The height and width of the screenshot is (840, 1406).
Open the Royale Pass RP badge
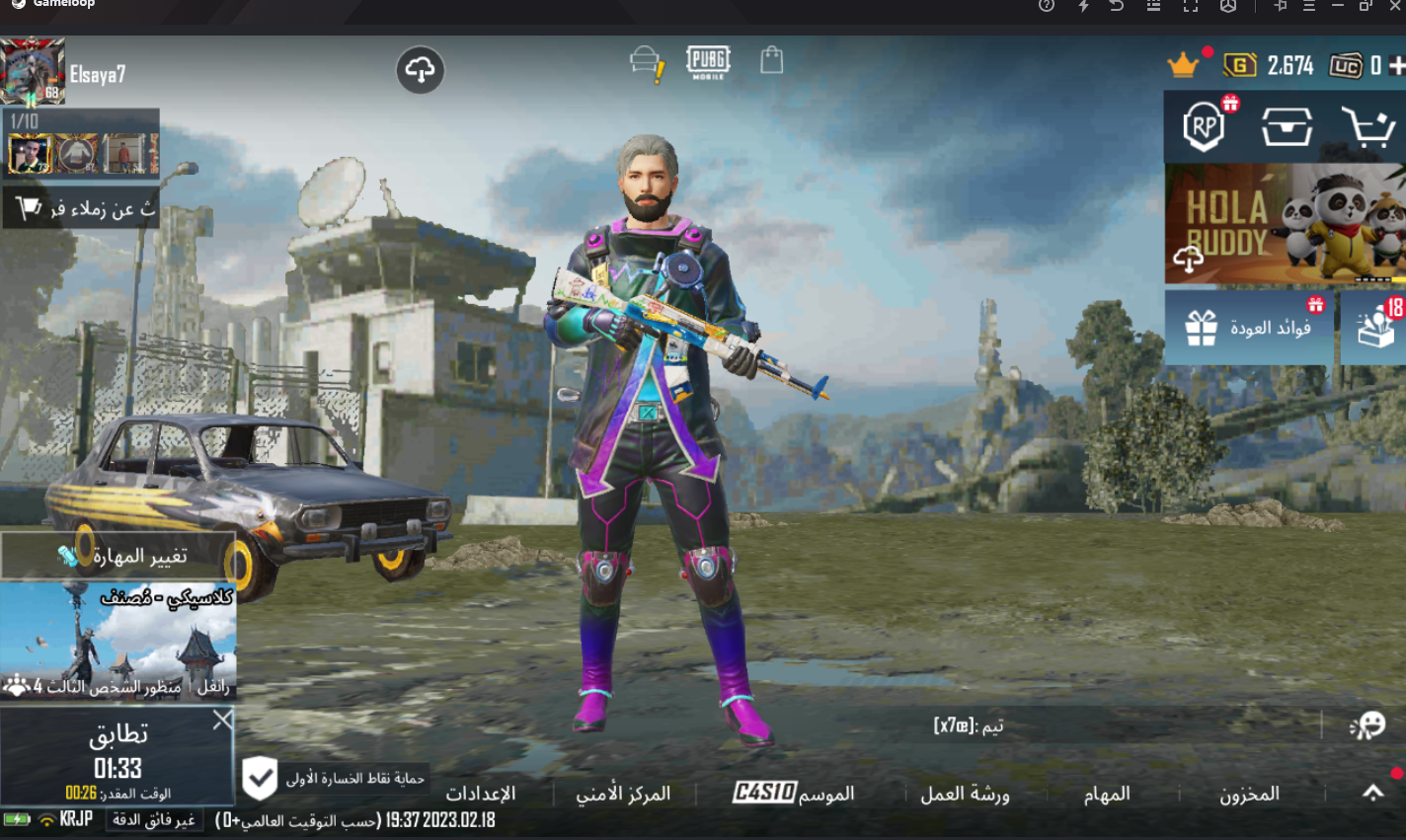(1204, 127)
